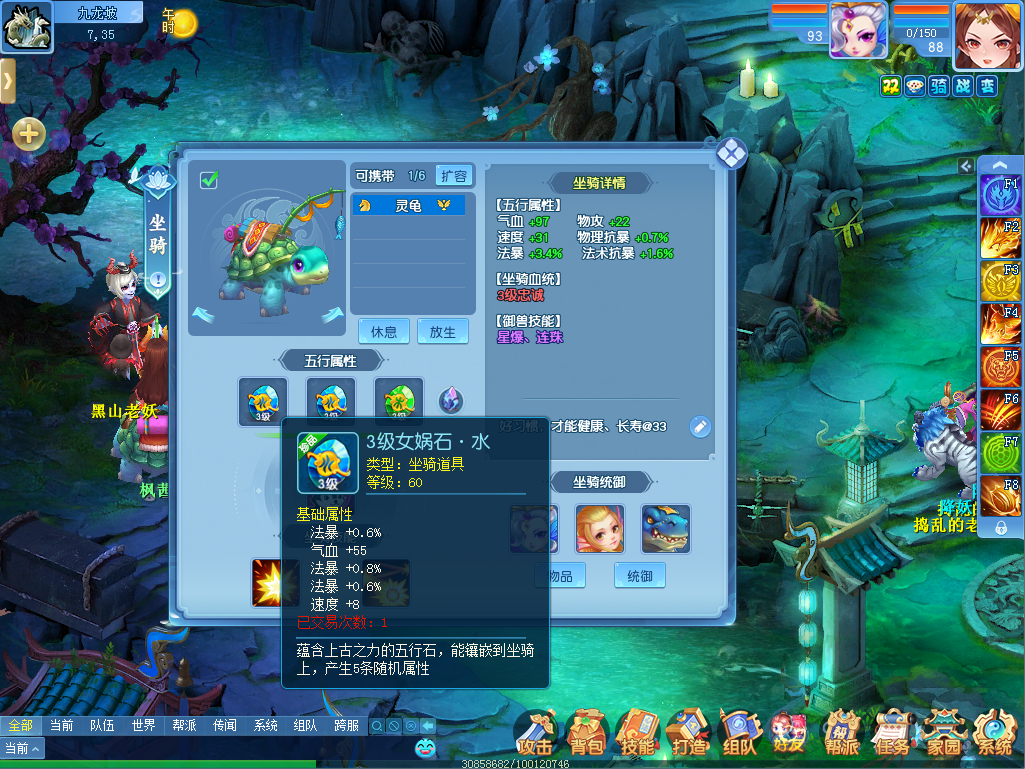Click the dragon-headed commander portrait under 坐骑统御
Image resolution: width=1025 pixels, height=769 pixels.
tap(665, 528)
